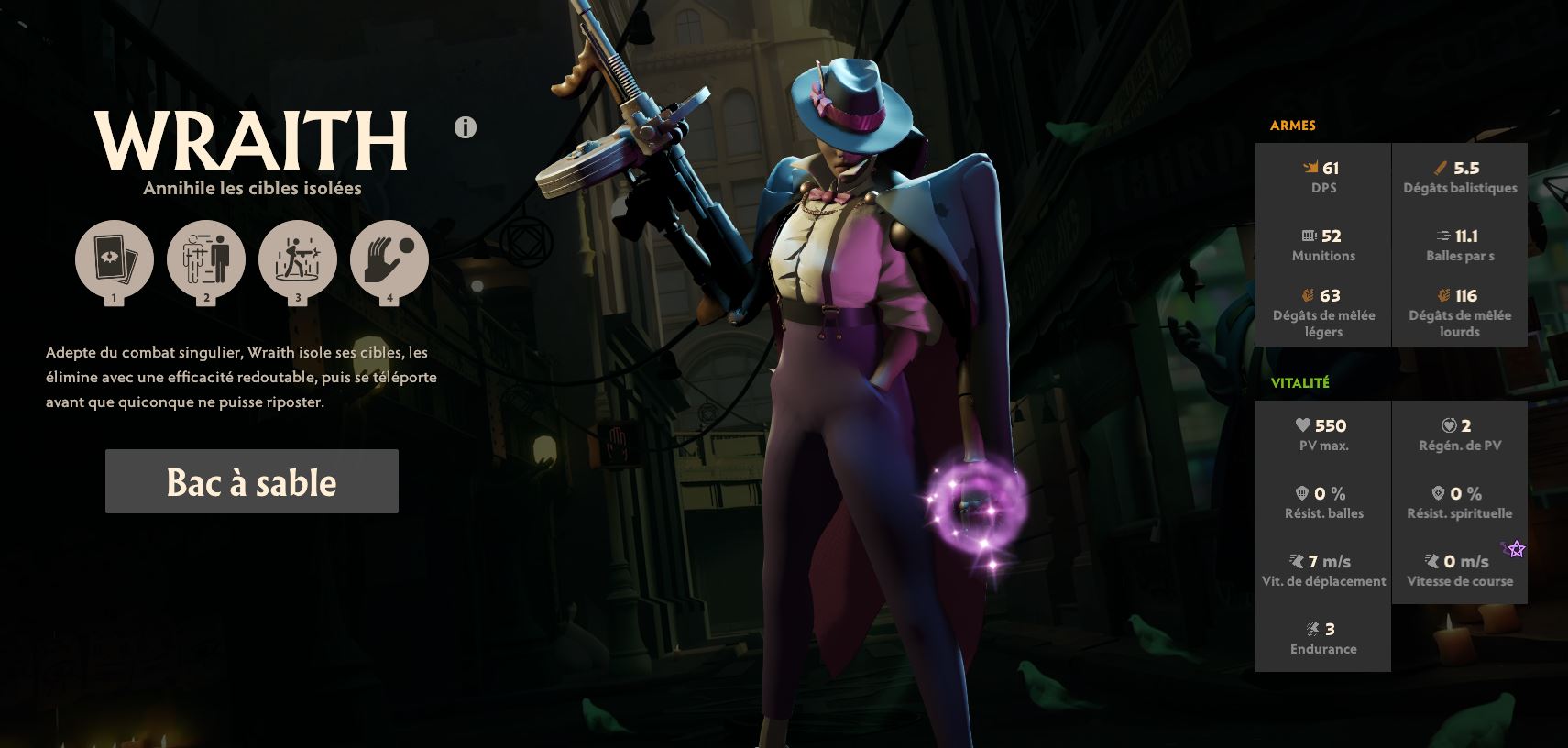View ability 3 with the teleporting figure
This screenshot has width=1568, height=748.
(297, 260)
